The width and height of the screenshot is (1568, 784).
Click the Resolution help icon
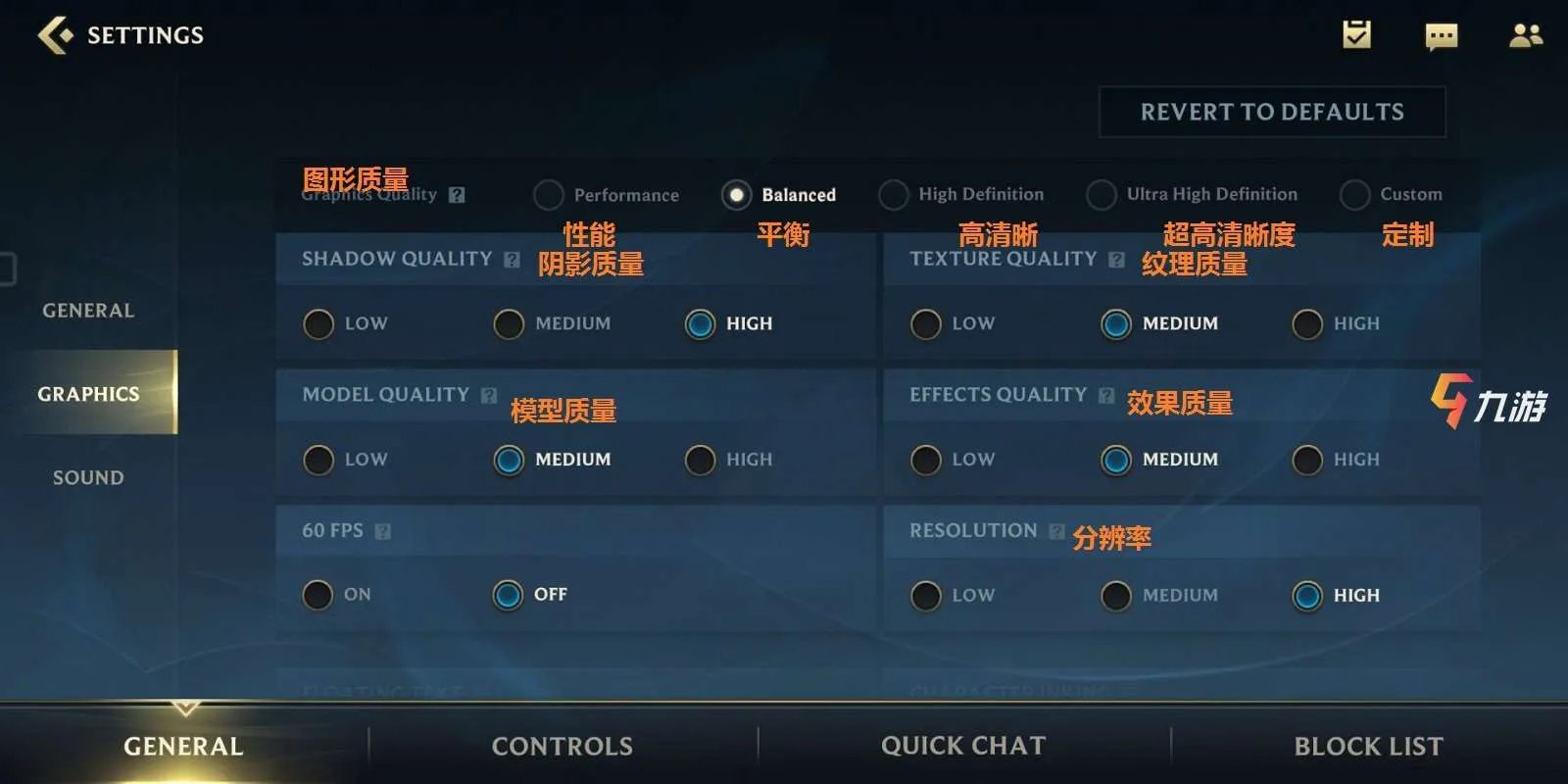[x=1056, y=530]
